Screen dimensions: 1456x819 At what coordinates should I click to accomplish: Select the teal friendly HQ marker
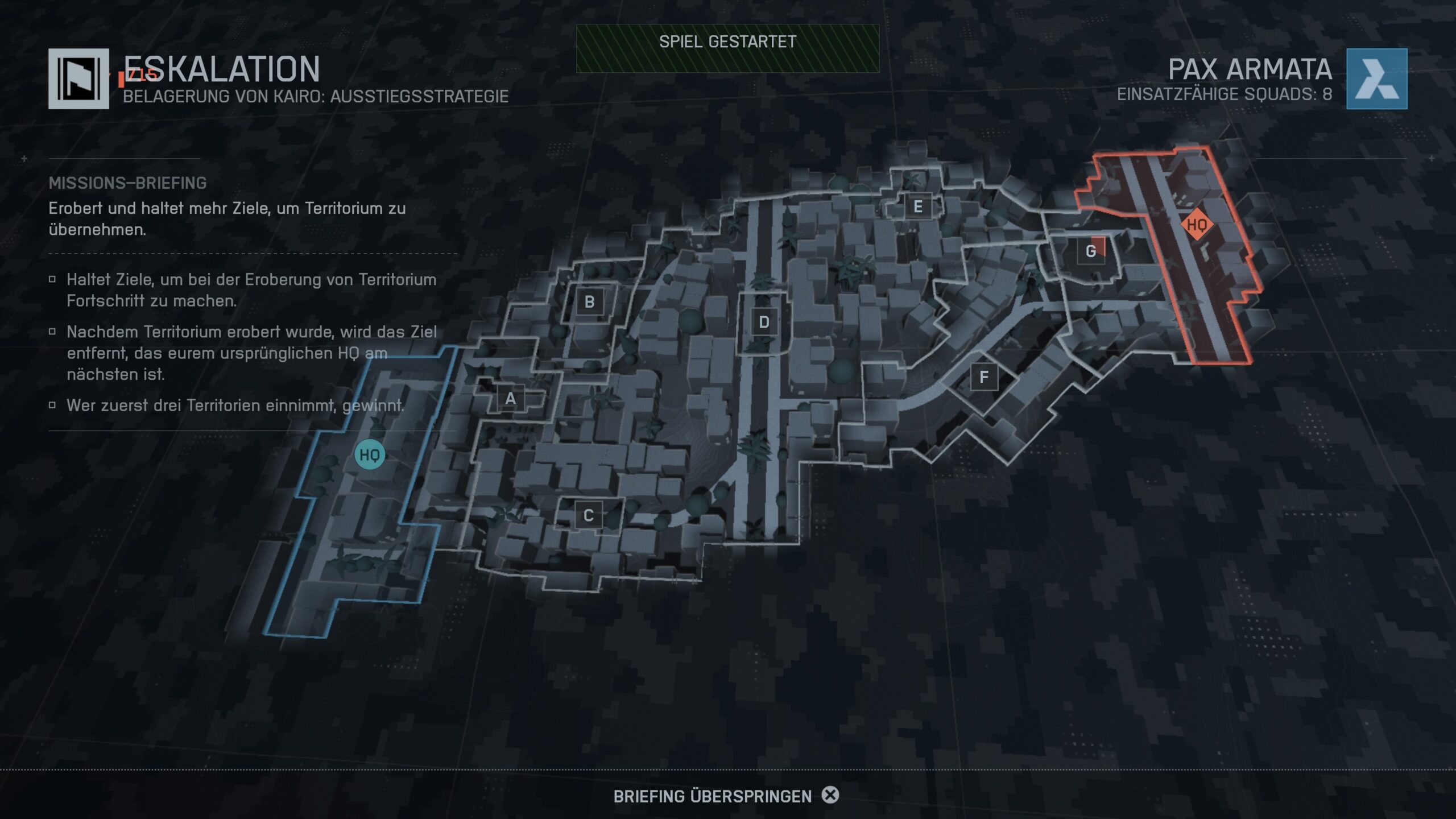point(370,455)
